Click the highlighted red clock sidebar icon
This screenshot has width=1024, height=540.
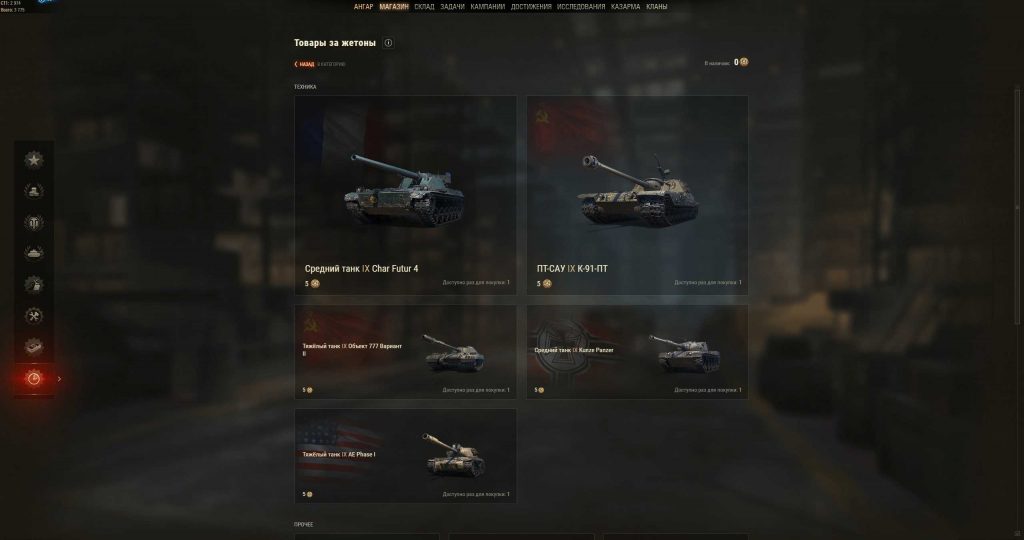point(34,379)
